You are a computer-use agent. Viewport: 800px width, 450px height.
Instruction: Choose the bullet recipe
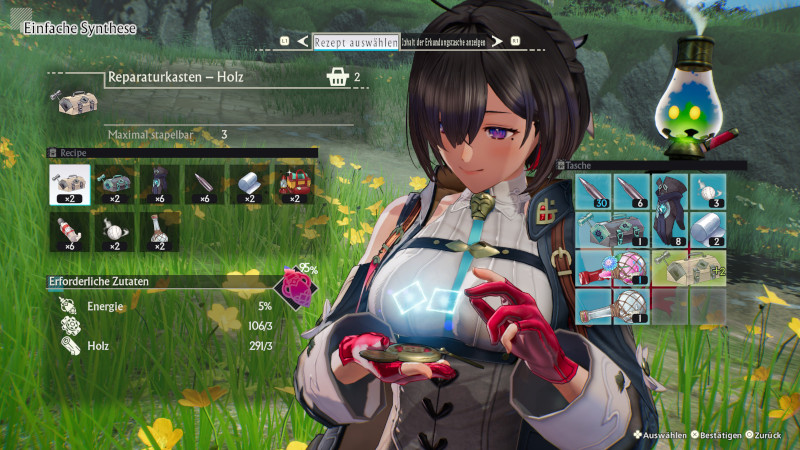202,184
